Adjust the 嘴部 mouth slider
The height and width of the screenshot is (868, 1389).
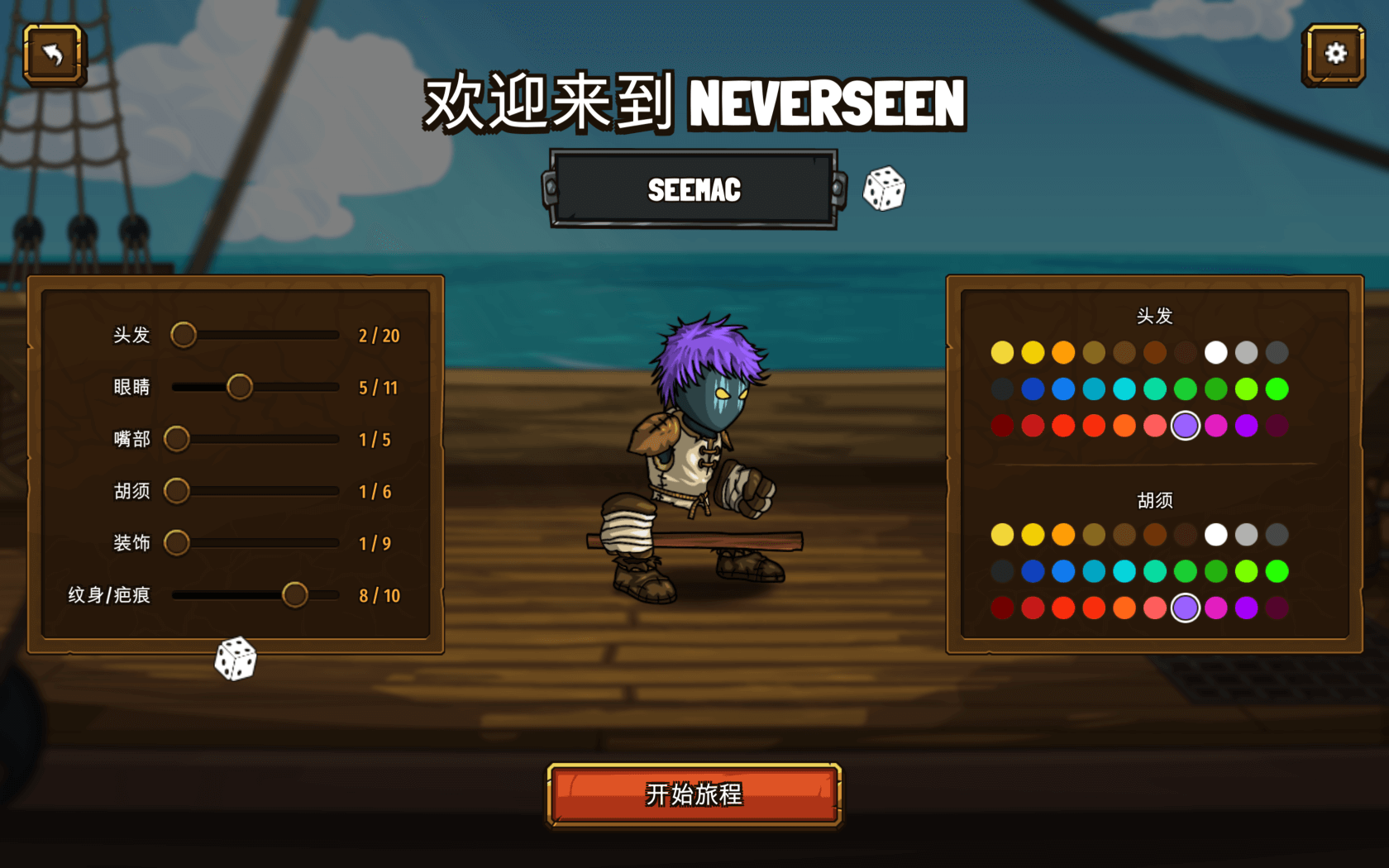point(177,439)
